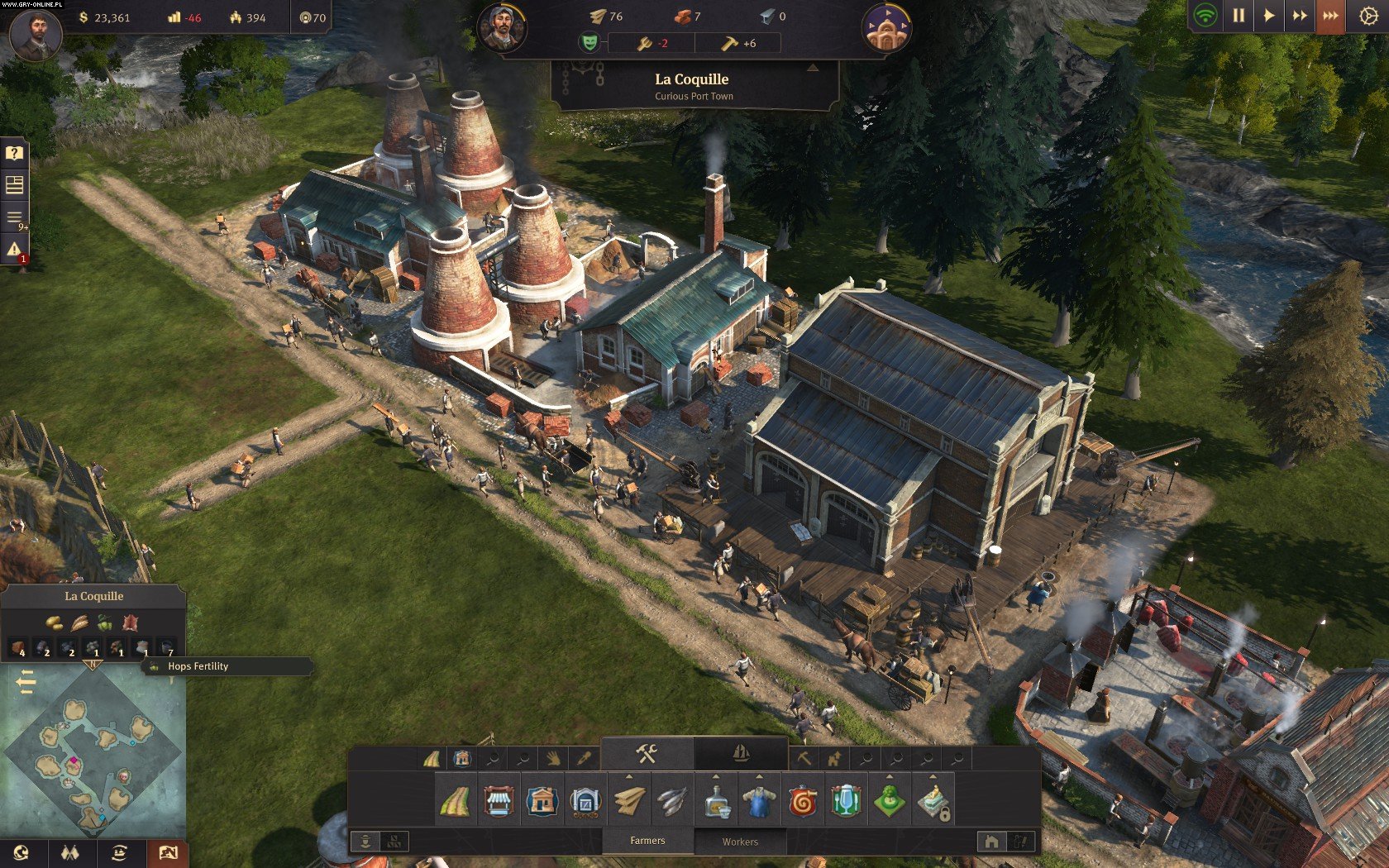Viewport: 1389px width, 868px height.
Task: Click the player portrait in top-left corner
Action: click(x=34, y=34)
